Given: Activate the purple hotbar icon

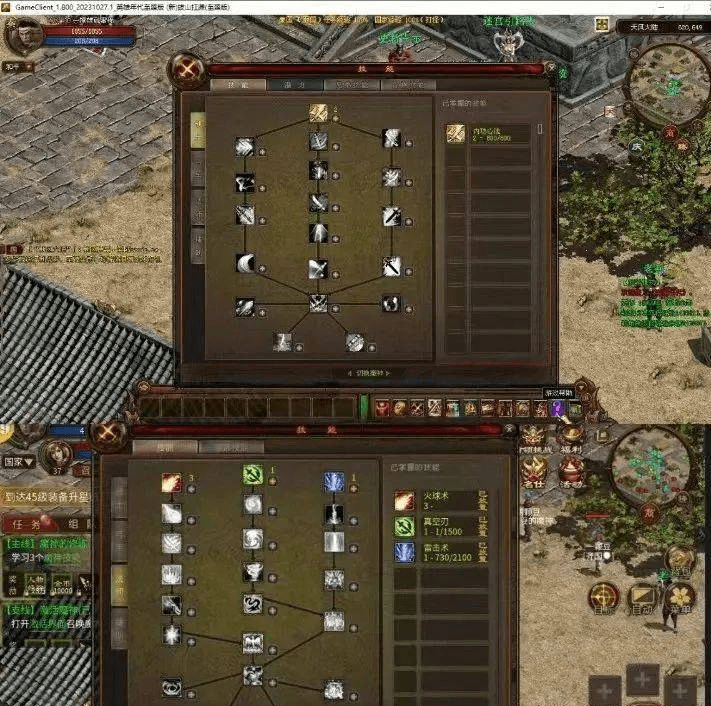Looking at the screenshot, I should coord(558,408).
